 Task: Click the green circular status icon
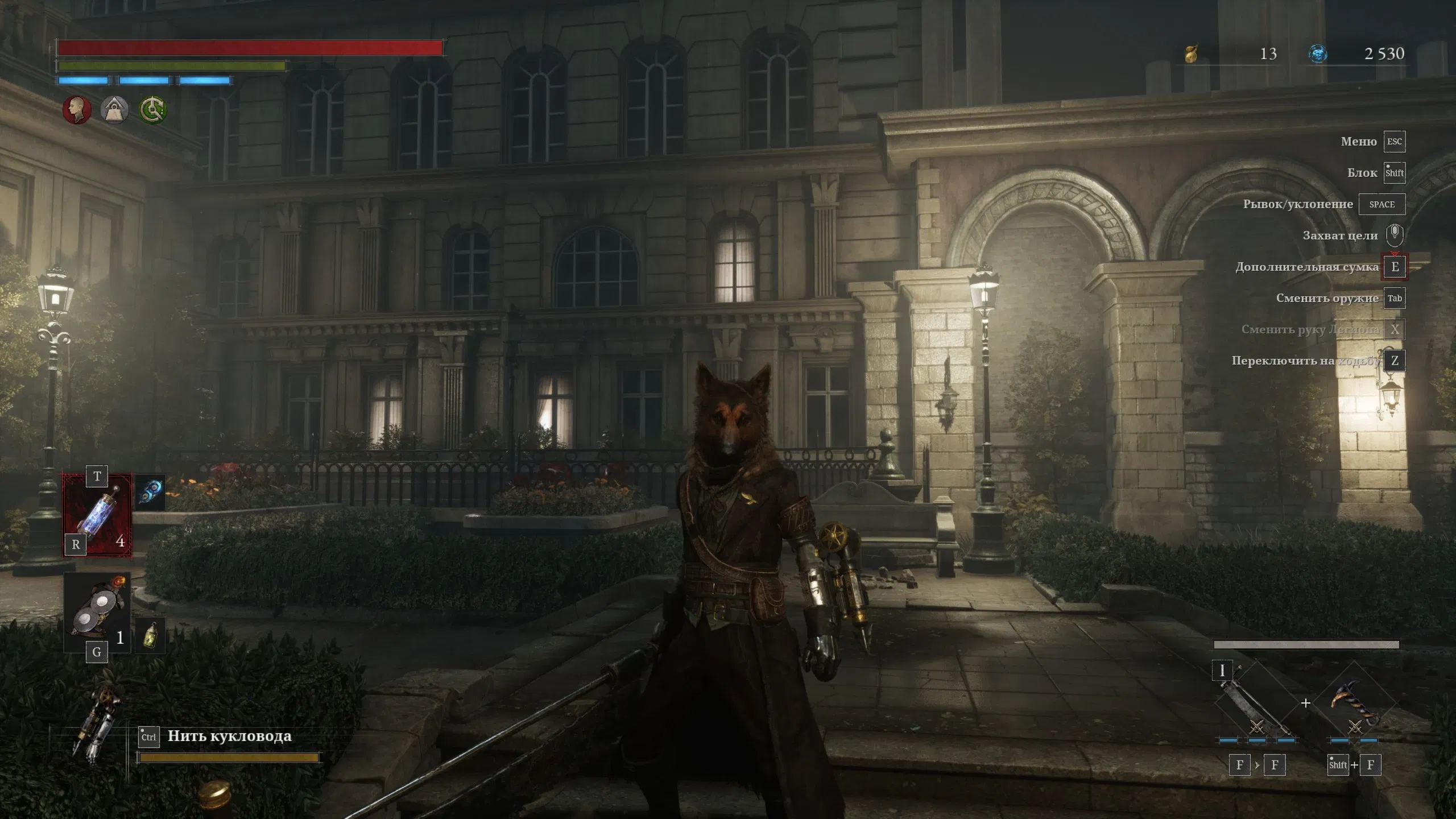pos(152,109)
